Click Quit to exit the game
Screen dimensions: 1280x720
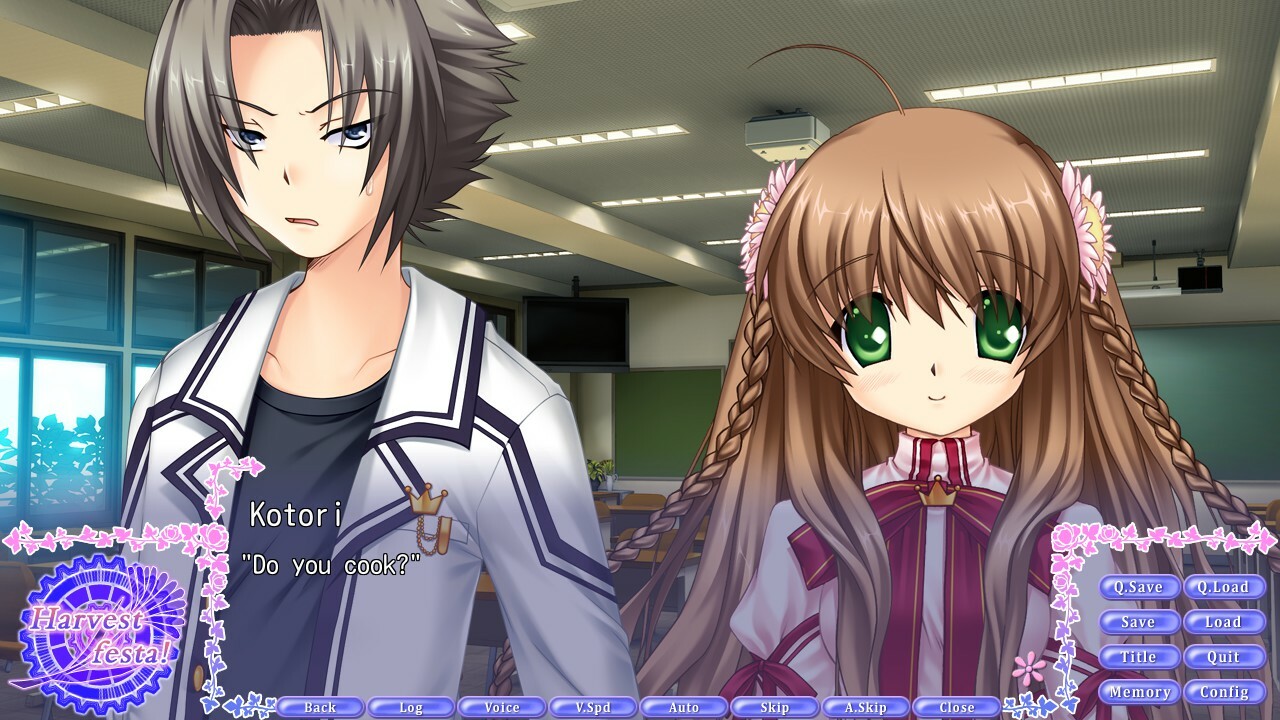pos(1226,657)
